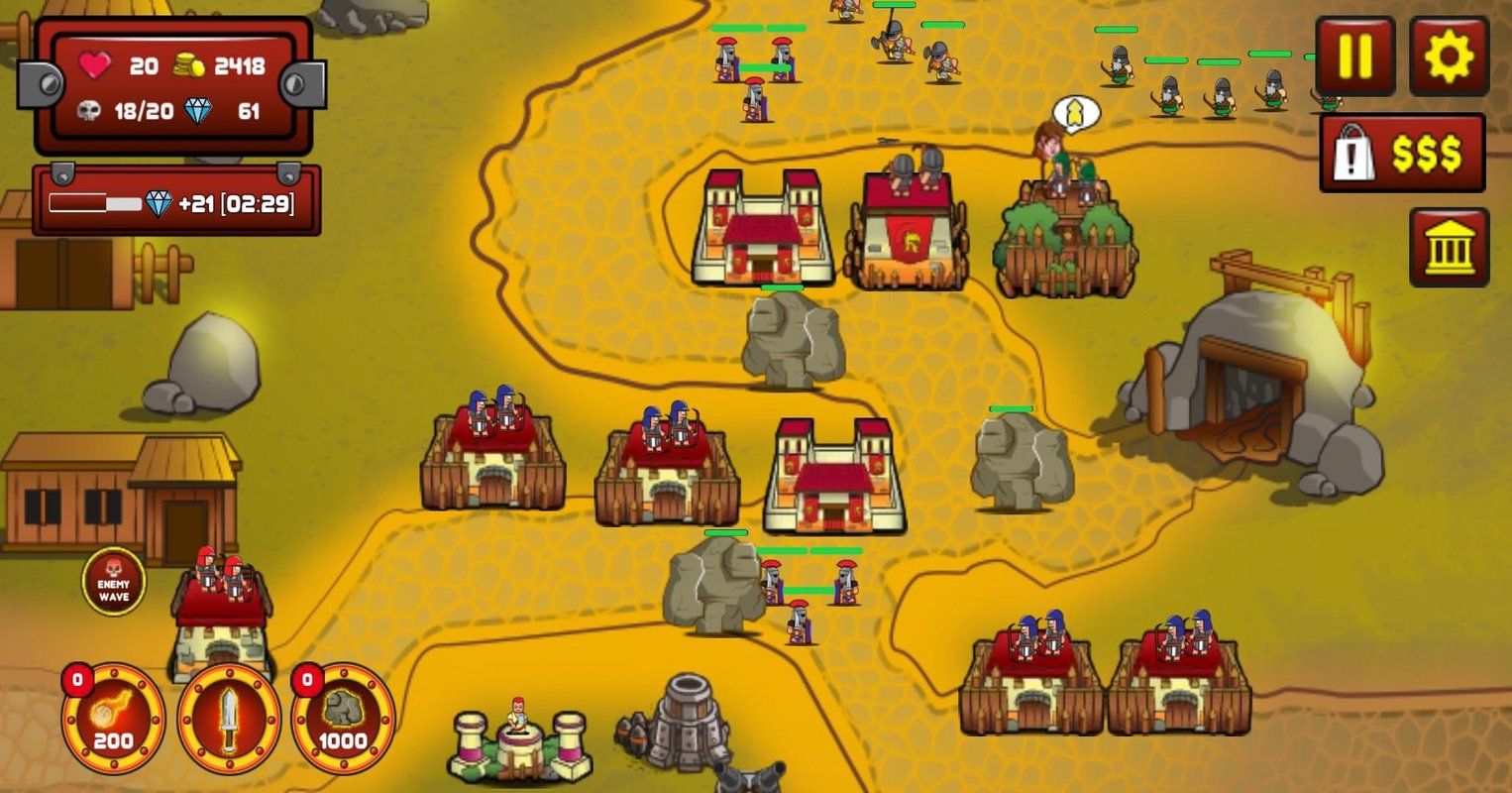Open the $$$ shop
Image resolution: width=1512 pixels, height=793 pixels.
pos(1402,154)
